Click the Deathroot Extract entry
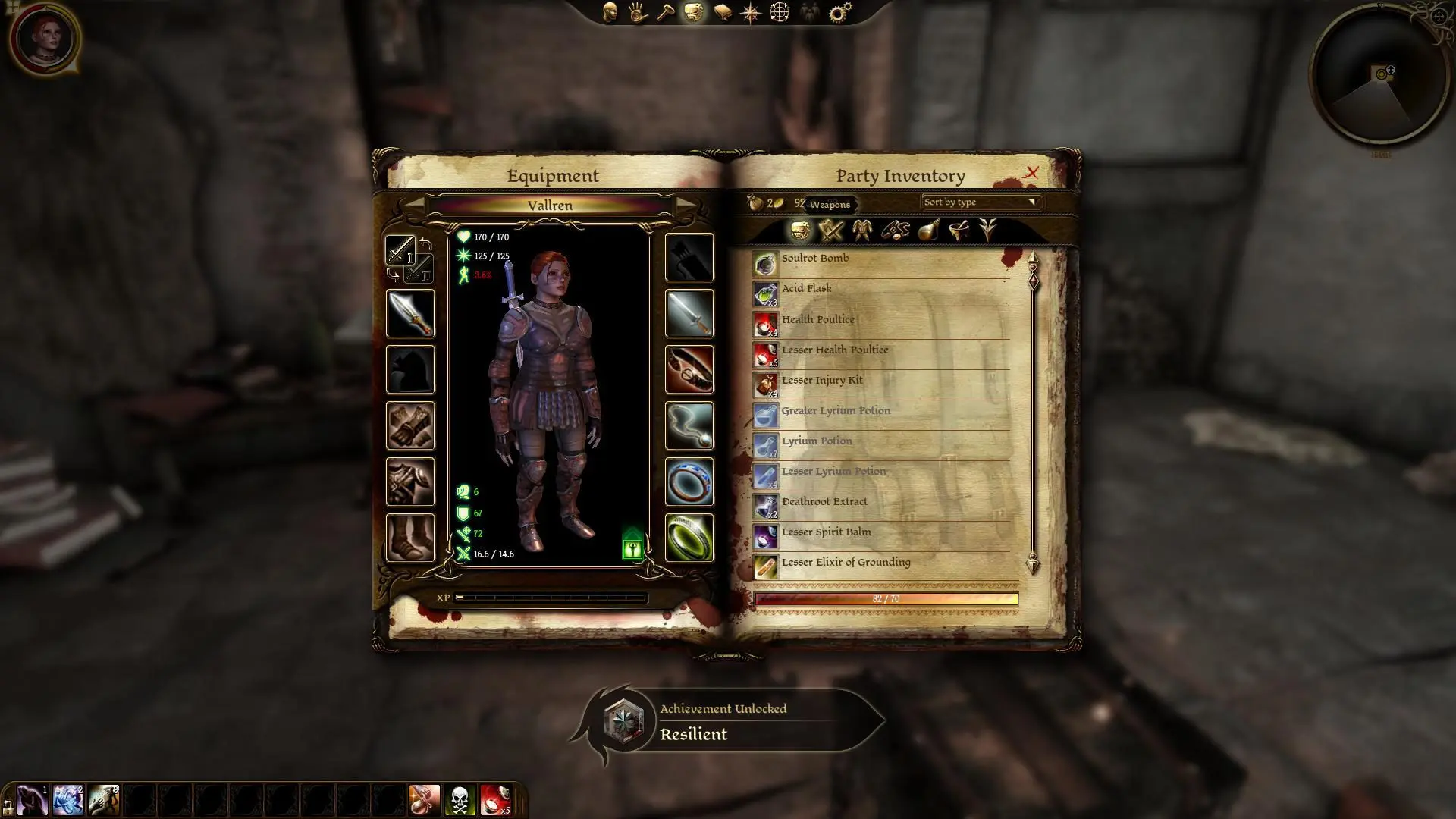Image resolution: width=1456 pixels, height=819 pixels. click(824, 502)
